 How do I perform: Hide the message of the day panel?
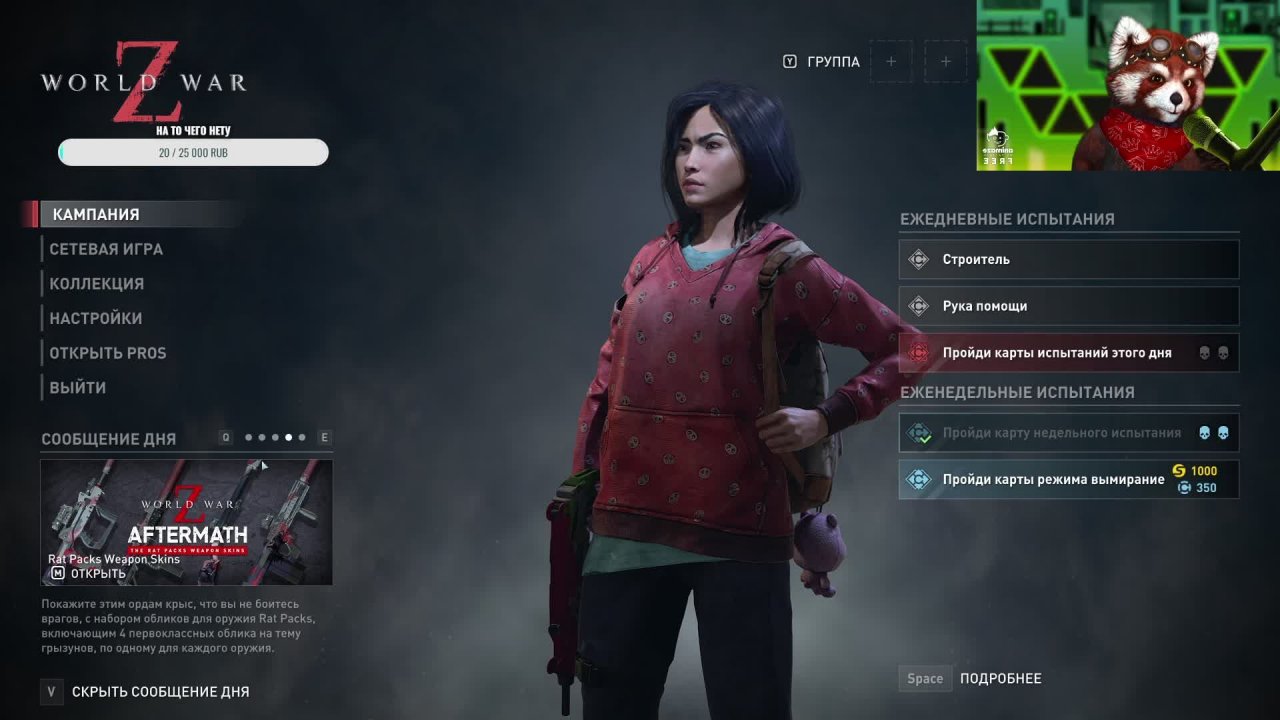160,691
